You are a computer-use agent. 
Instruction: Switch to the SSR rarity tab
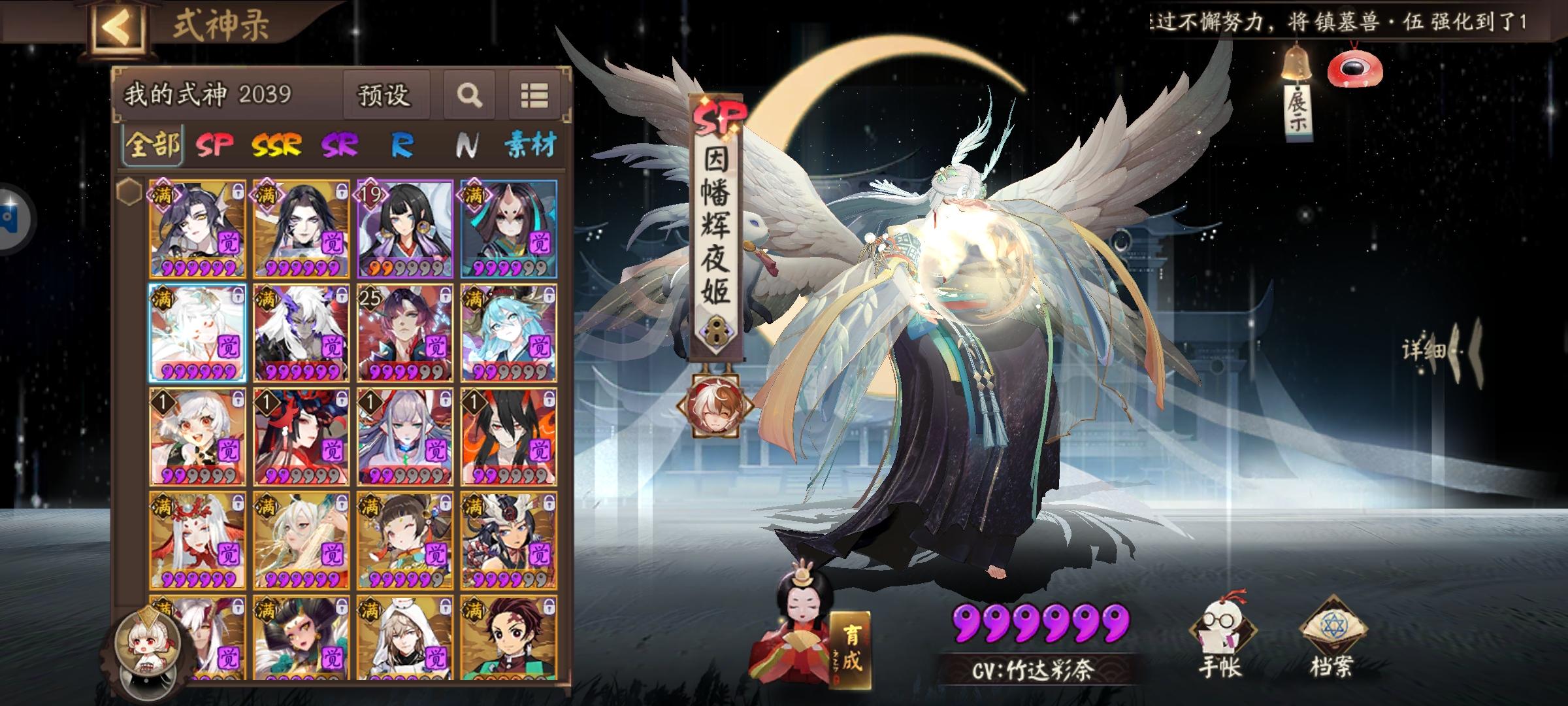click(277, 146)
